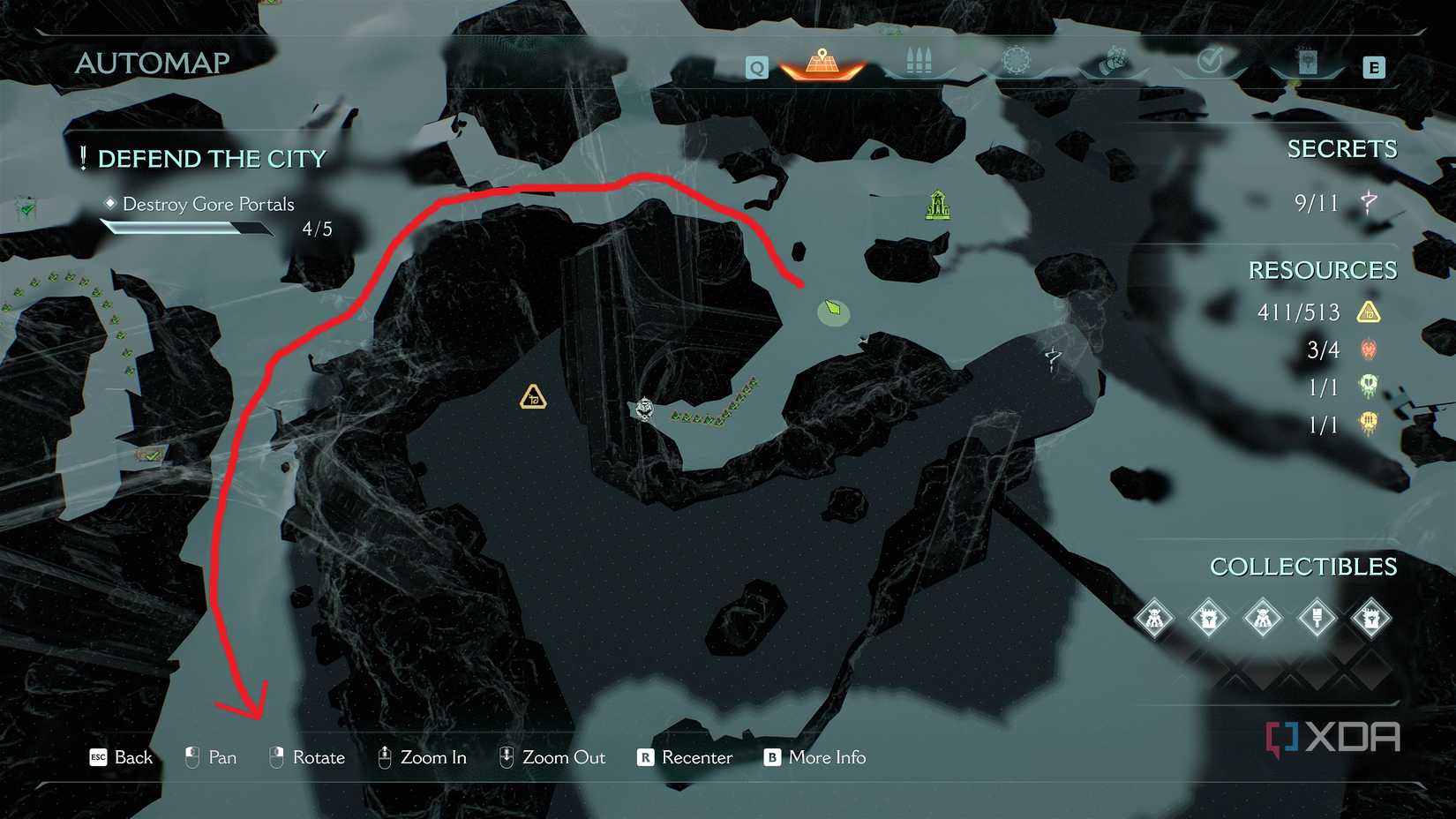The image size is (1456, 819).
Task: Select the green player position marker
Action: [832, 311]
